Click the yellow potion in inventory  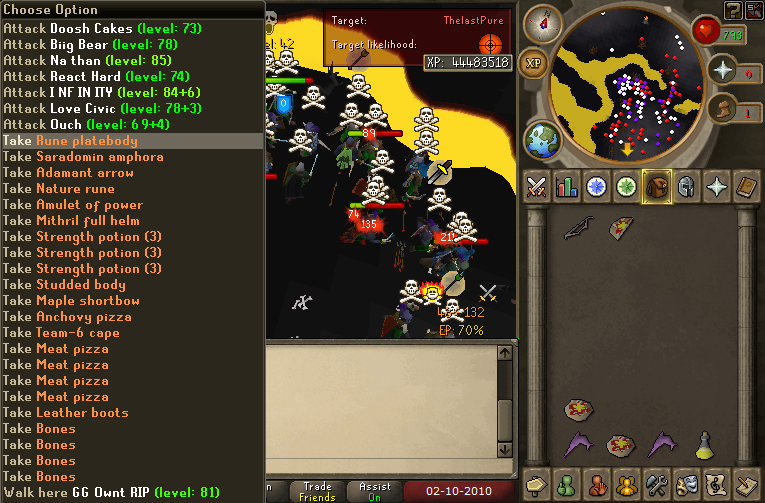pyautogui.click(x=703, y=442)
